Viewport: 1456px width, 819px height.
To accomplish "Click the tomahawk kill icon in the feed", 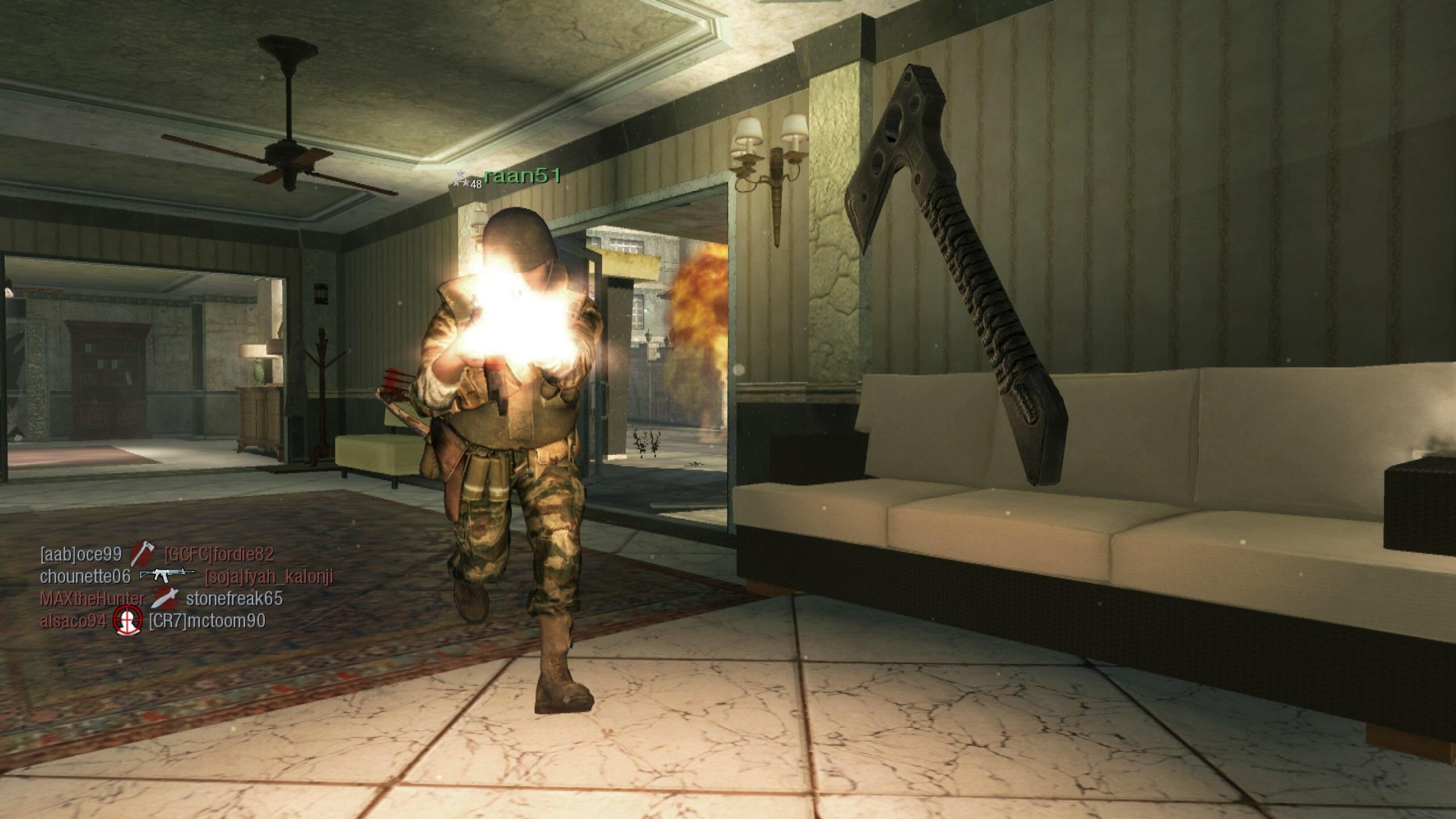I will [x=142, y=553].
